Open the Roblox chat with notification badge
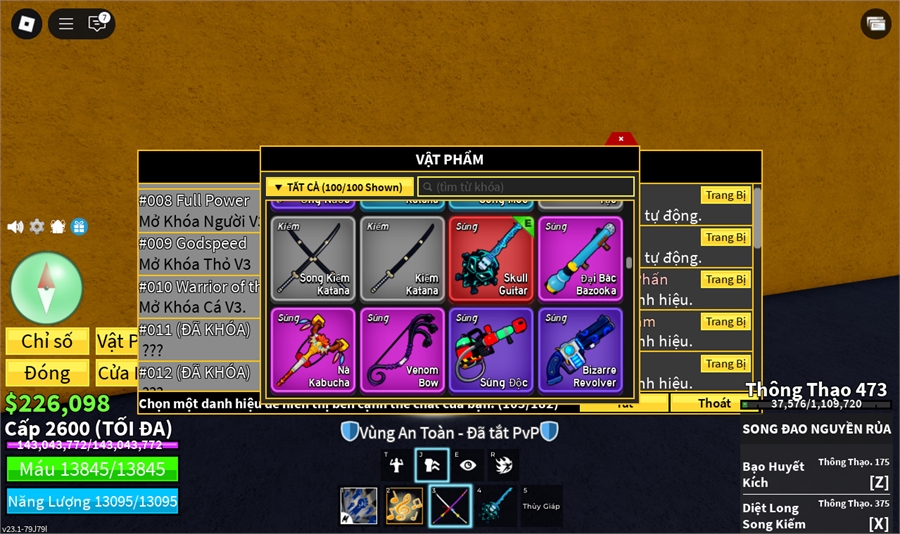Image resolution: width=900 pixels, height=534 pixels. pos(97,23)
